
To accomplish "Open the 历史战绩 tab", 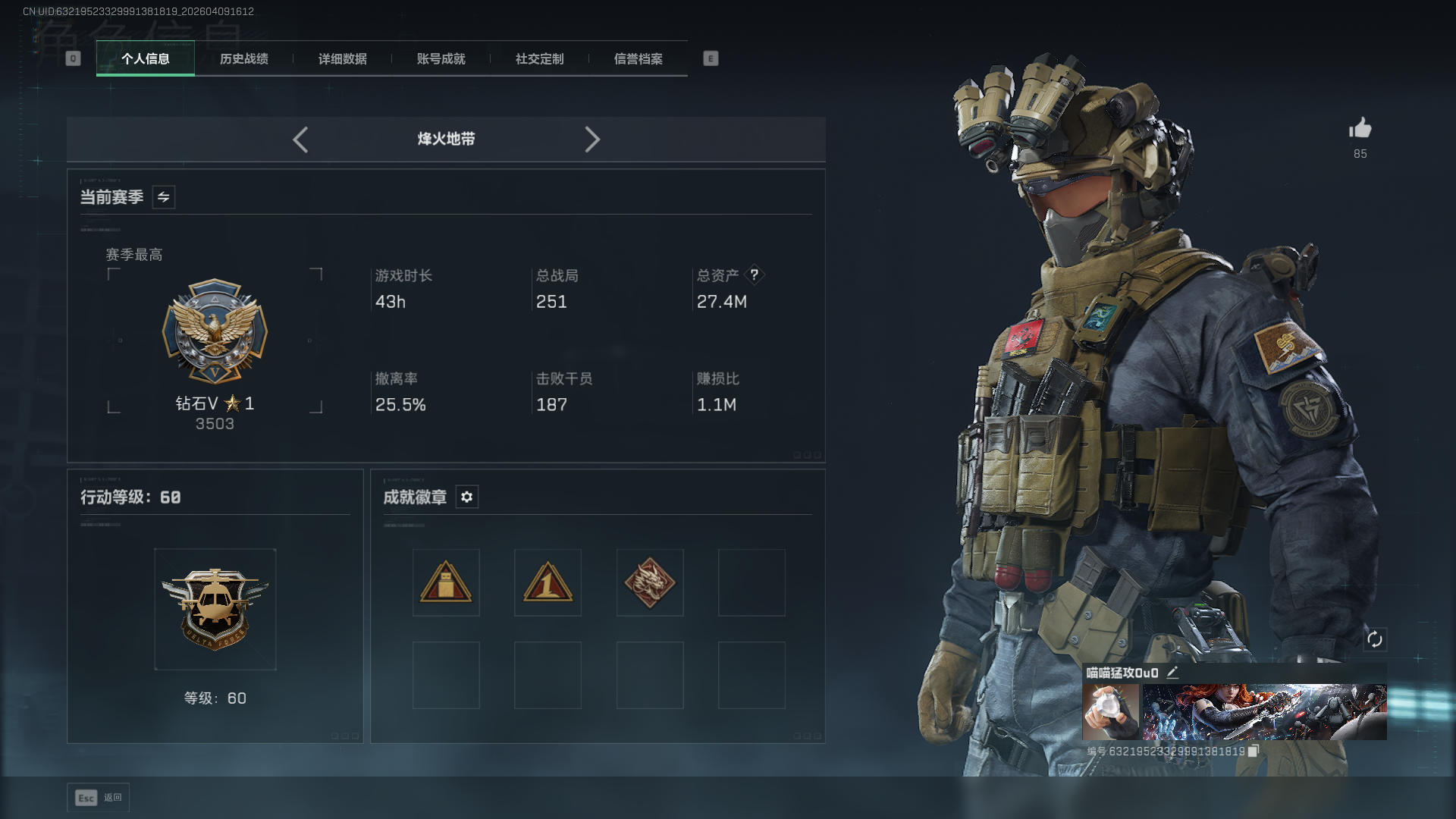I will 243,58.
